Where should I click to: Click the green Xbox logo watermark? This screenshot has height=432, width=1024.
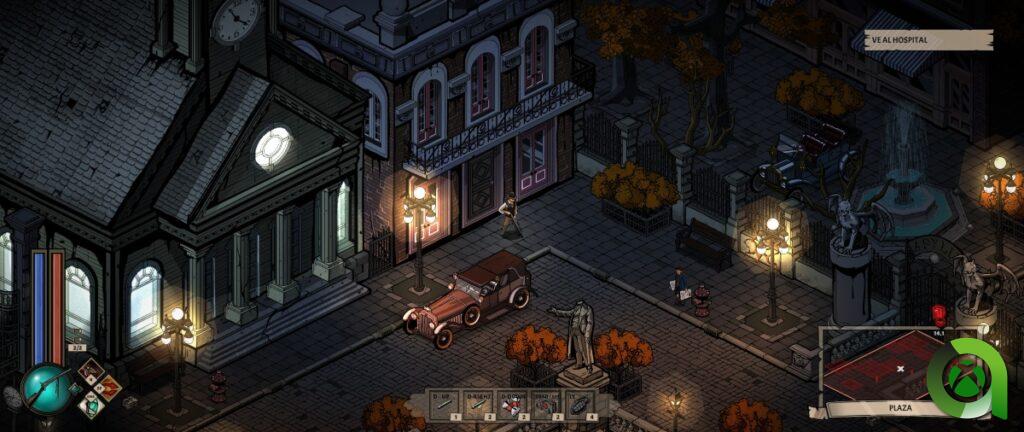[x=965, y=378]
